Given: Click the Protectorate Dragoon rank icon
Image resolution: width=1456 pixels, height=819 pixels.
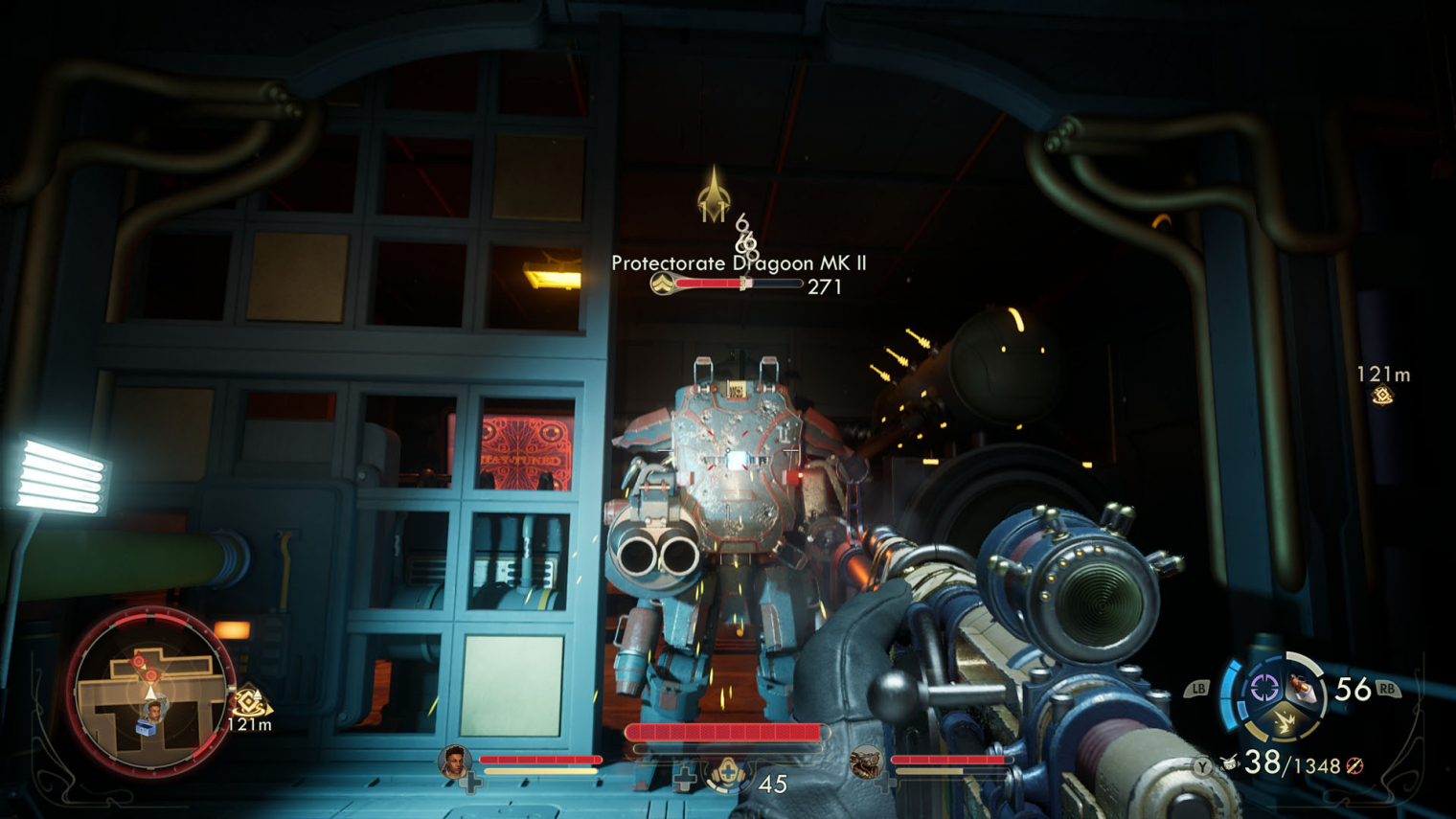Looking at the screenshot, I should point(661,284).
